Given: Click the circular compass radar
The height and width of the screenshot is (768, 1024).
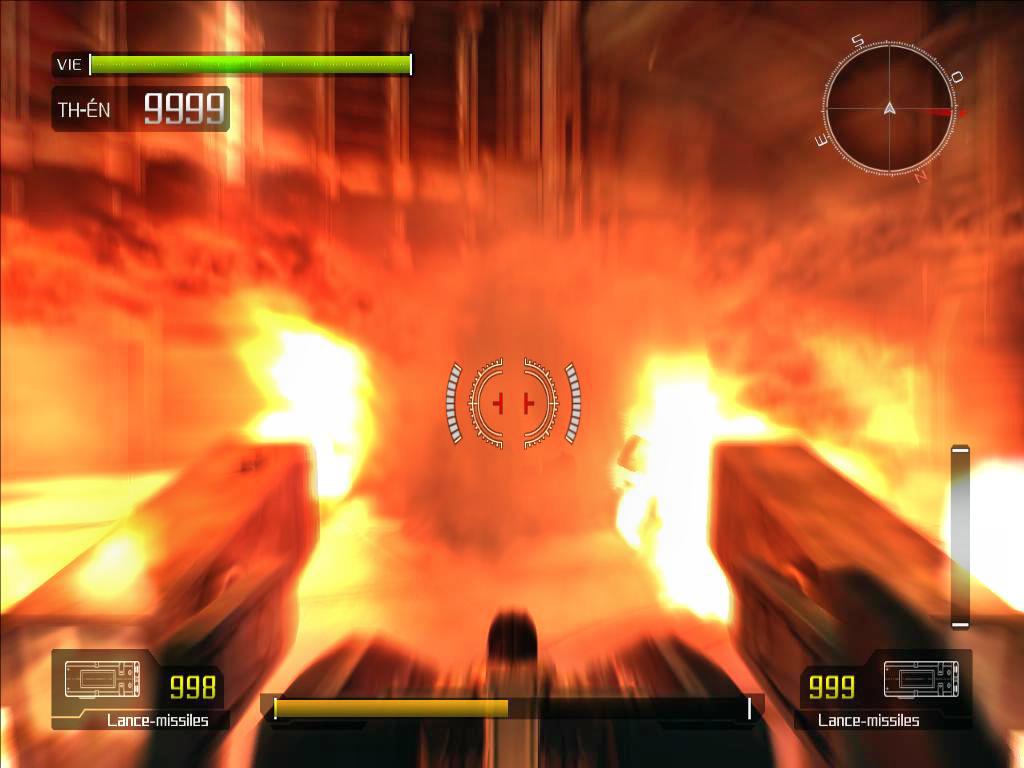Looking at the screenshot, I should coord(889,109).
